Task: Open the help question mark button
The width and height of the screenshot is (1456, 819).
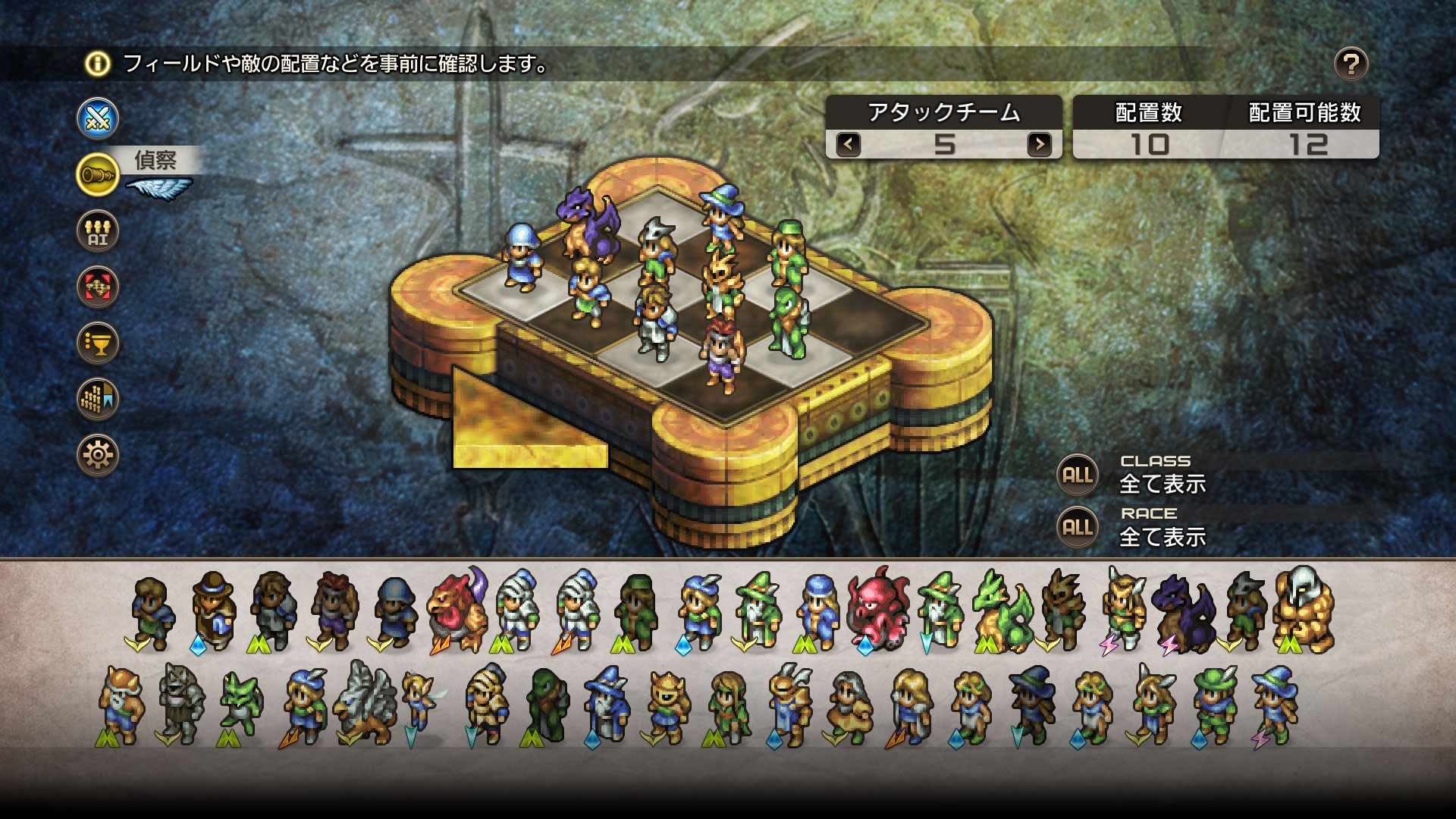Action: pos(1351,64)
